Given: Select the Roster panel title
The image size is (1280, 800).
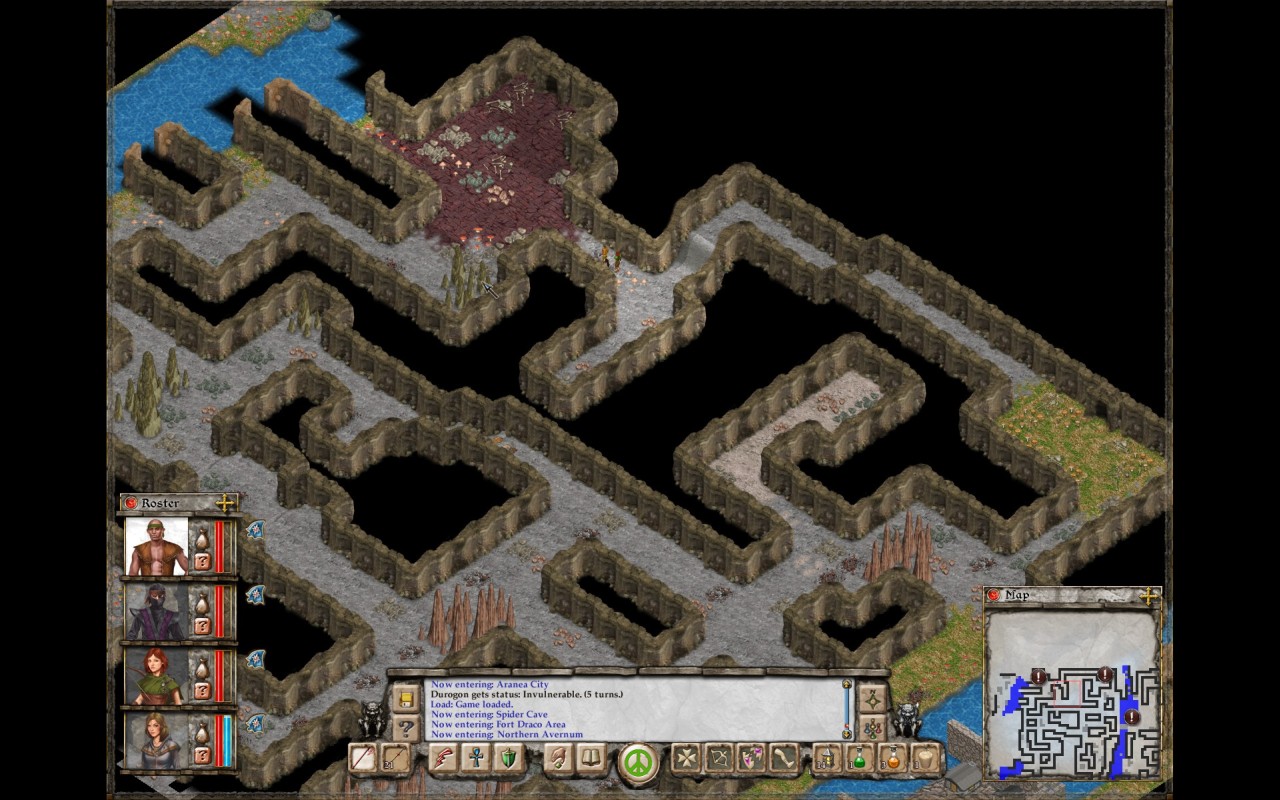Looking at the screenshot, I should (x=158, y=504).
